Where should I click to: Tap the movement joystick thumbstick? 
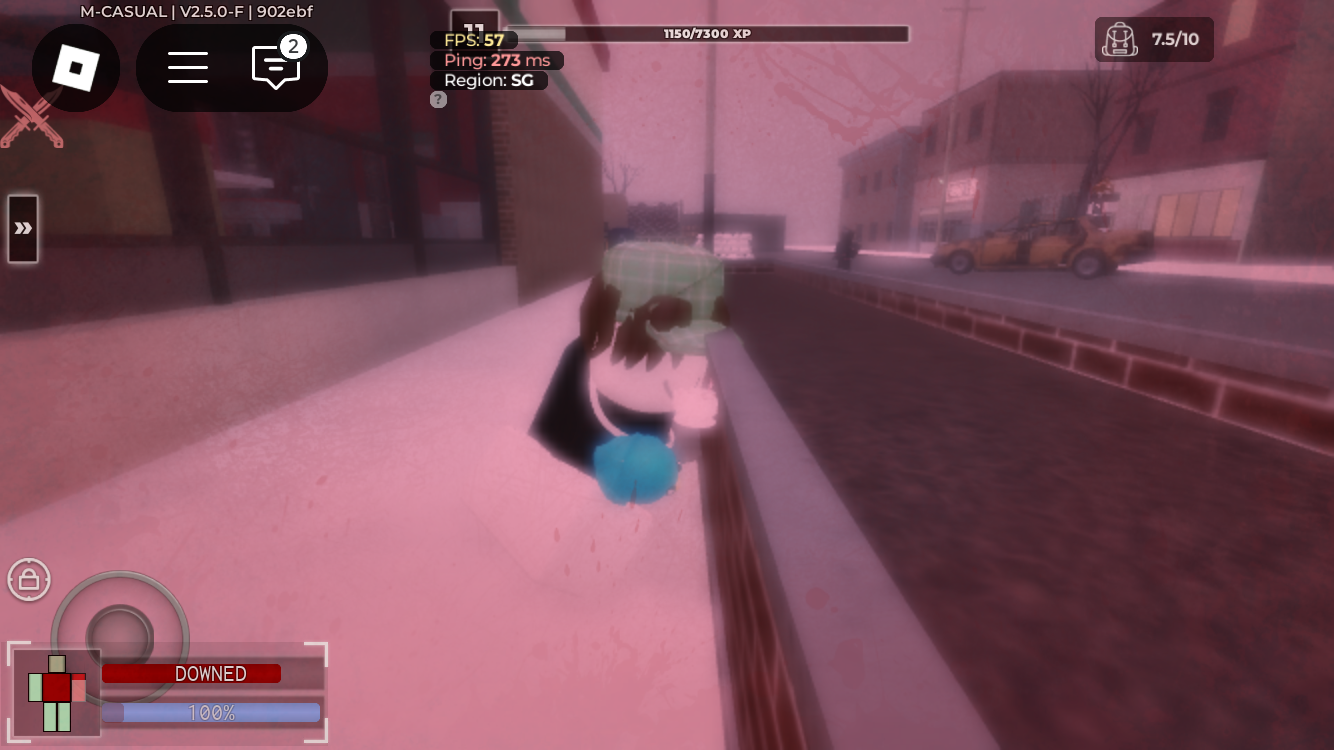pyautogui.click(x=120, y=637)
